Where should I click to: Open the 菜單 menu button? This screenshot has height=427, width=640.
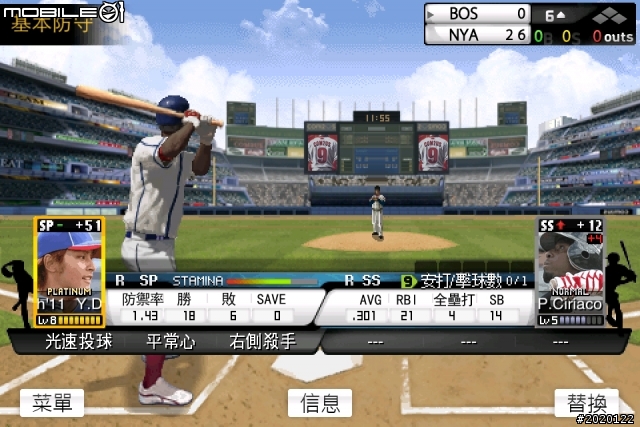[52, 402]
